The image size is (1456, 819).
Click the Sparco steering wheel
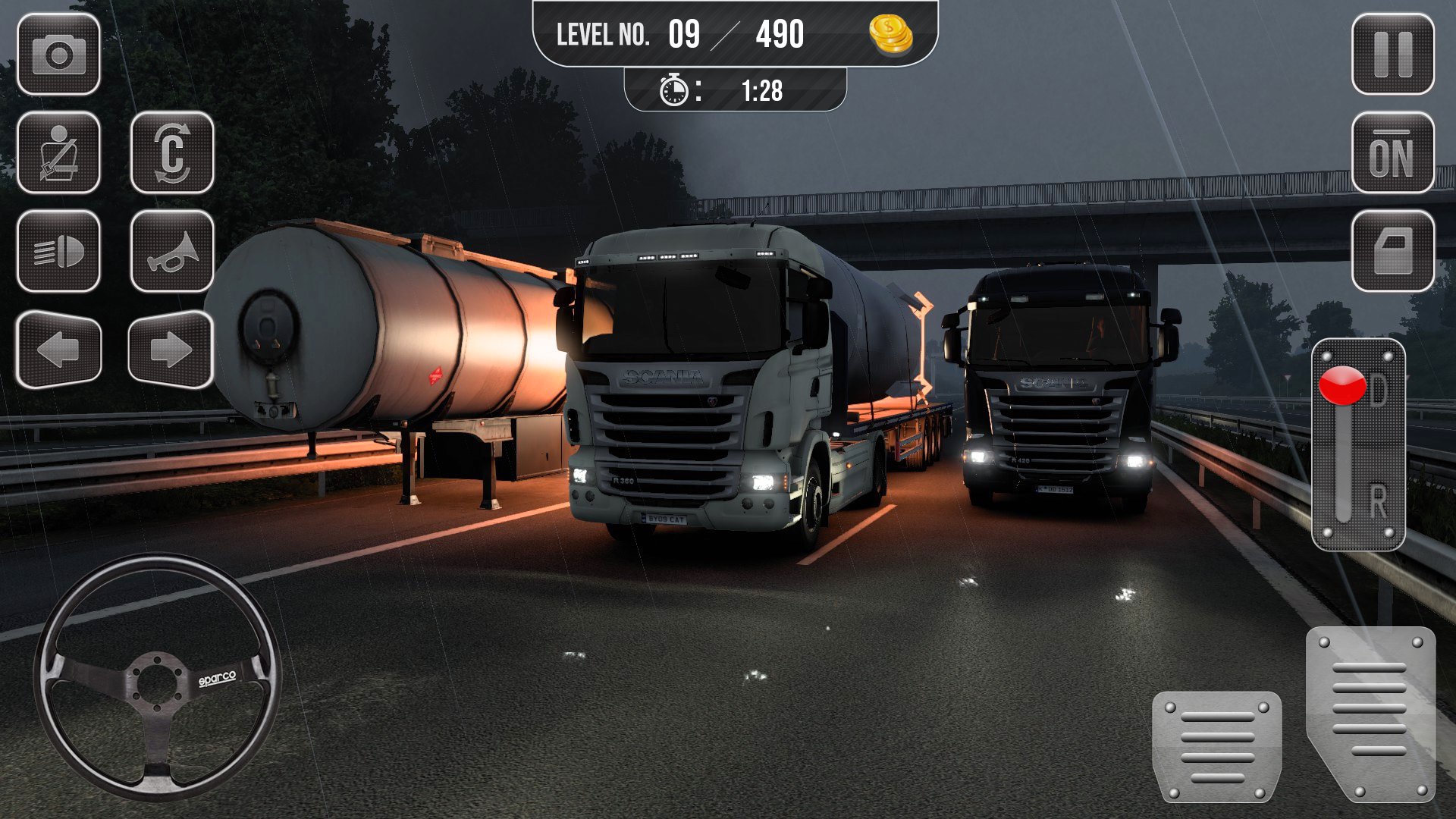(x=157, y=676)
